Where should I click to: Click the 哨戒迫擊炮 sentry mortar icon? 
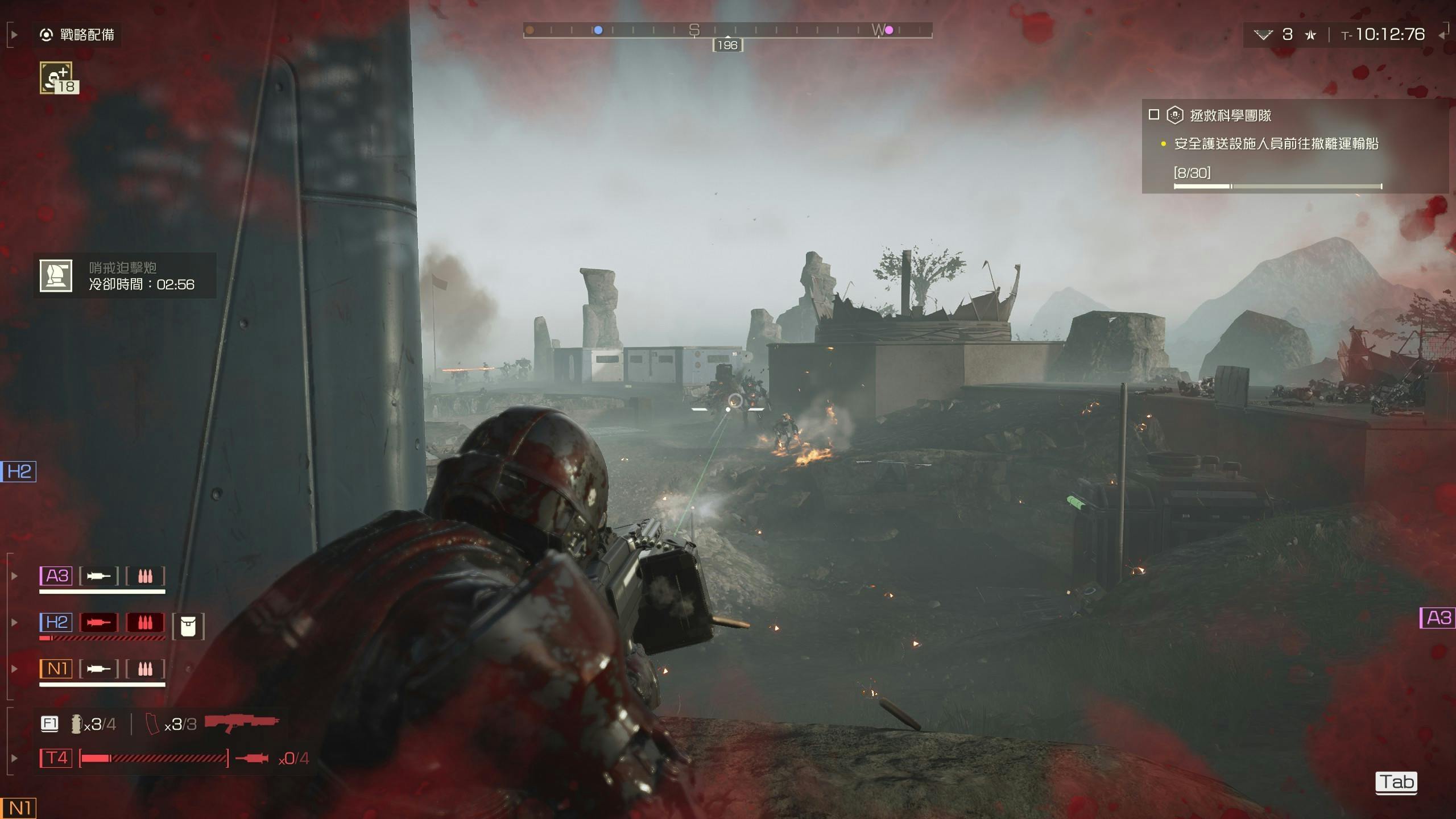click(x=56, y=276)
